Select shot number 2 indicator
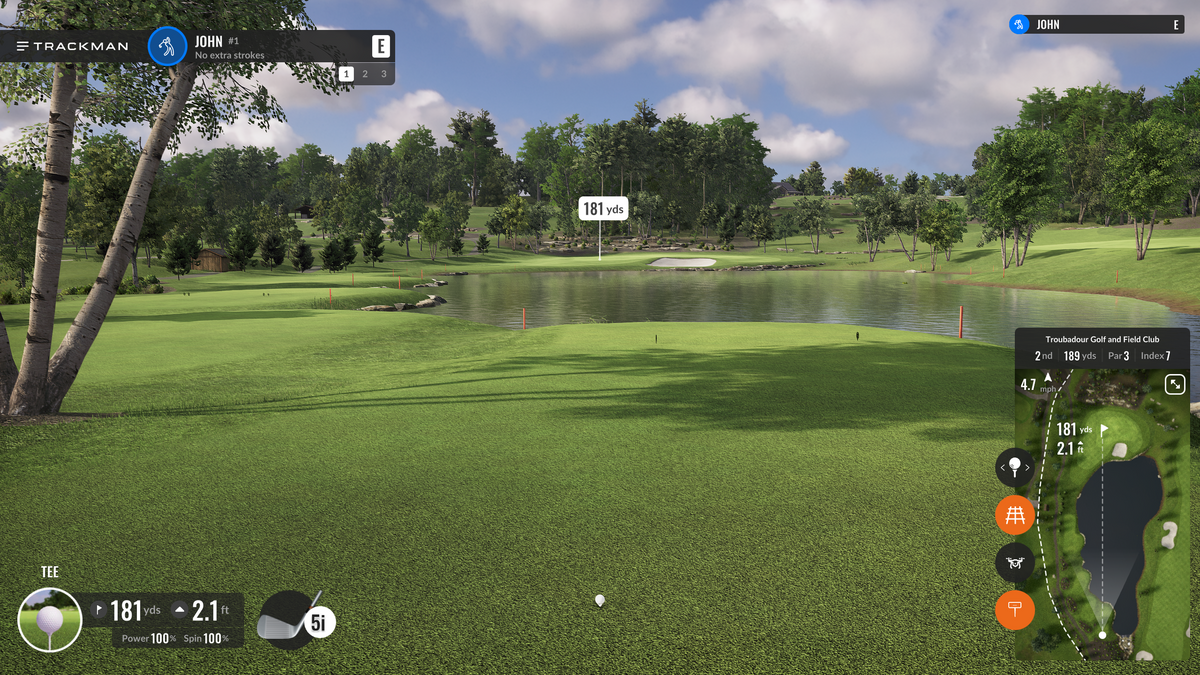The image size is (1200, 675). (x=365, y=74)
